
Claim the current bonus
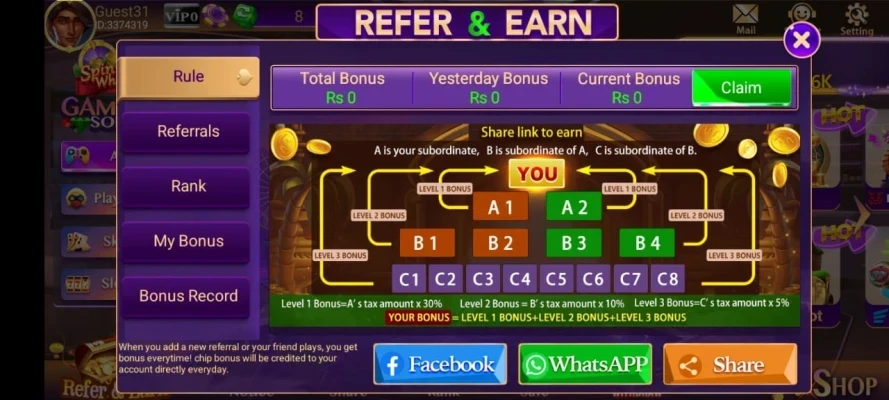[x=741, y=88]
